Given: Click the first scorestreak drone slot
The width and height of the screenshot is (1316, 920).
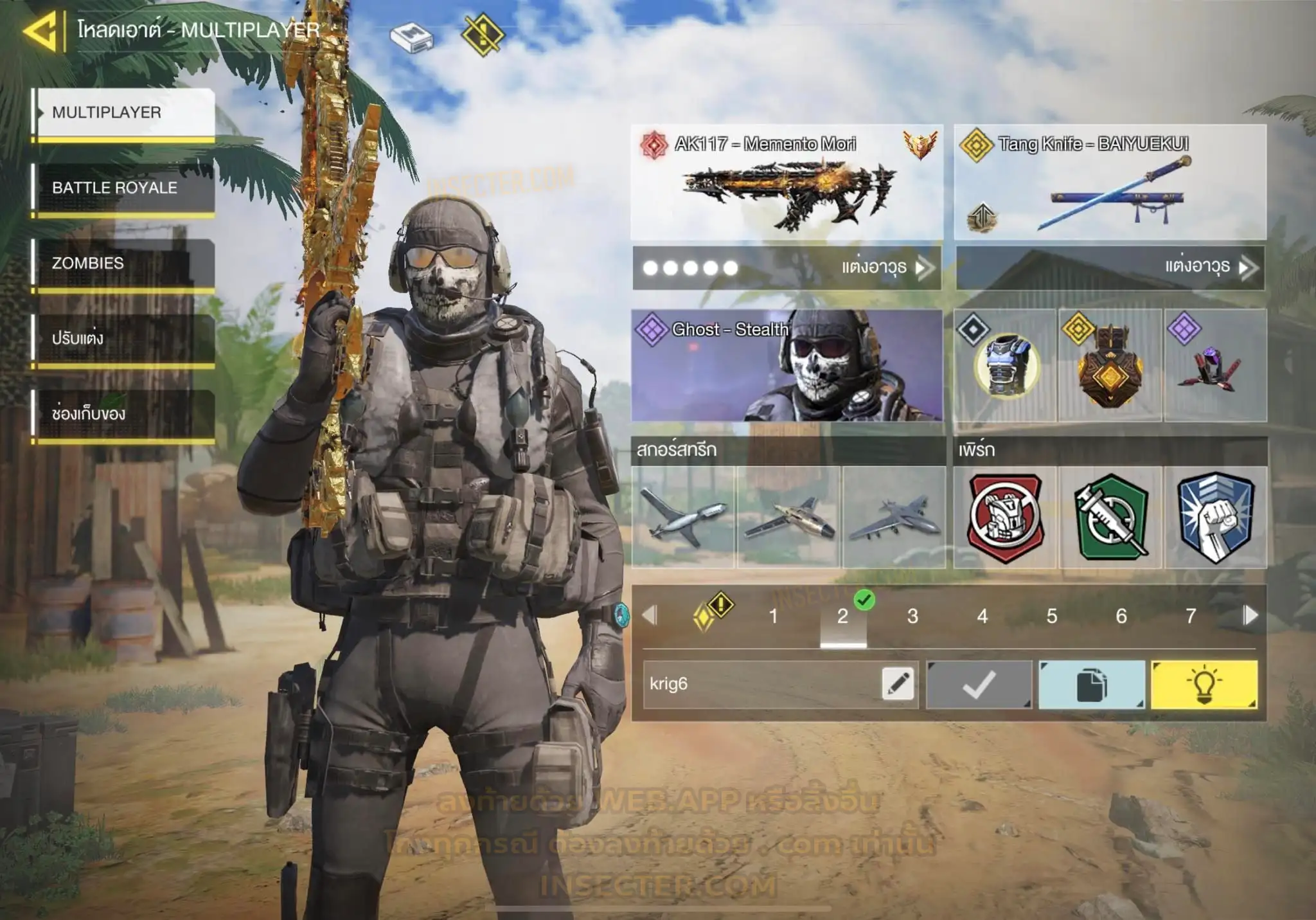Looking at the screenshot, I should [x=683, y=518].
